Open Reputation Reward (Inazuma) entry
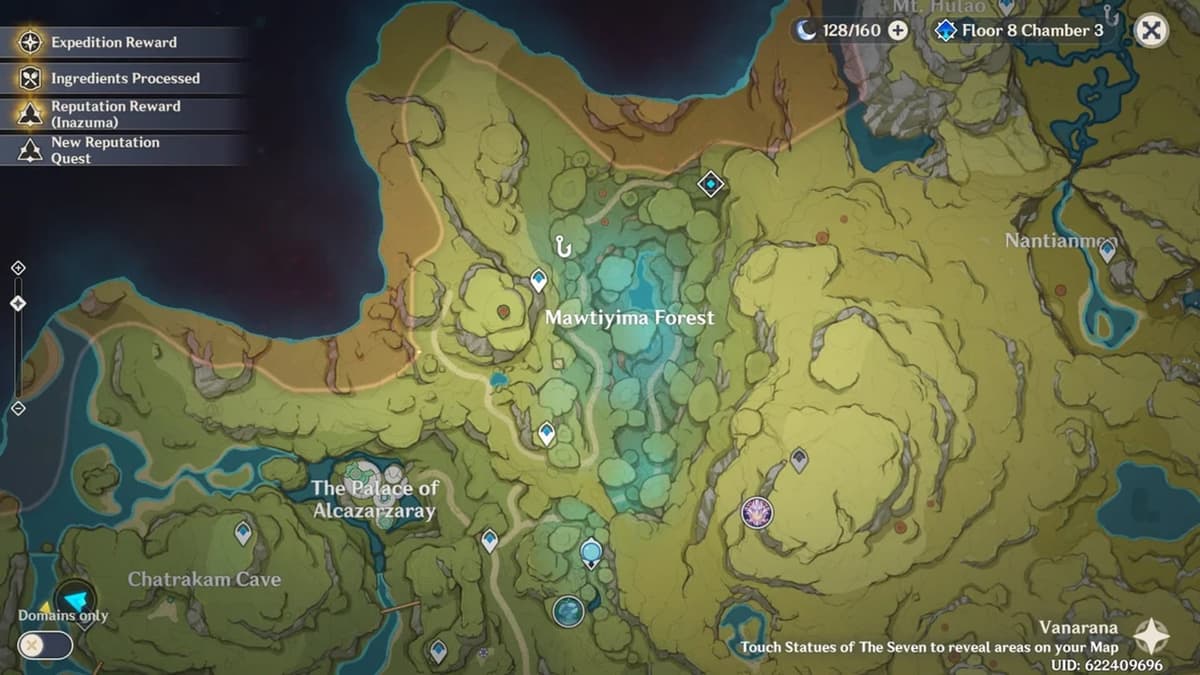 (x=115, y=114)
